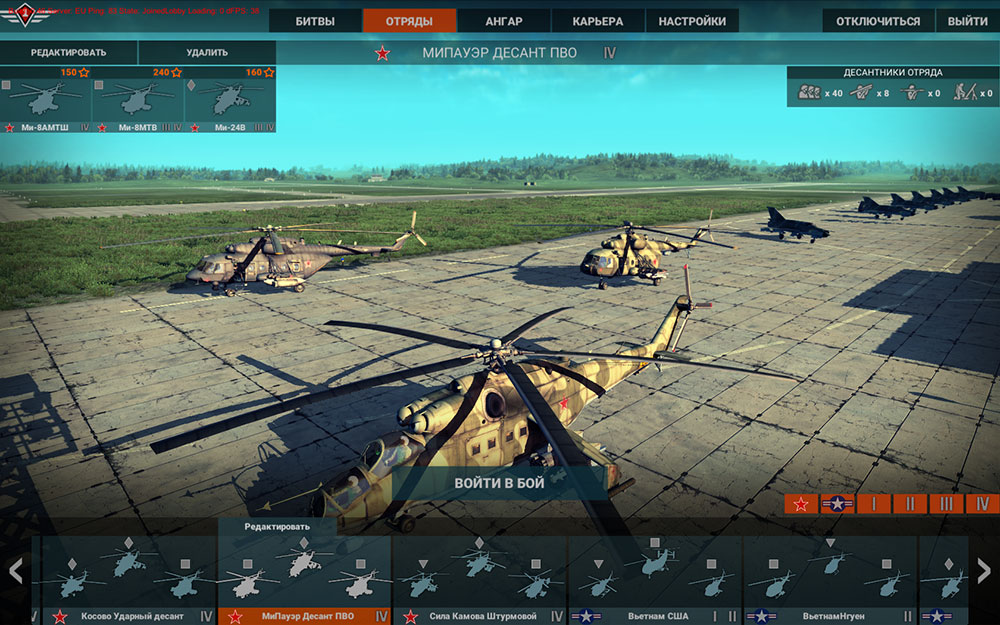The width and height of the screenshot is (1000, 625).
Task: Enter battle with ВОЙТИ В БОЙ
Action: point(499,483)
